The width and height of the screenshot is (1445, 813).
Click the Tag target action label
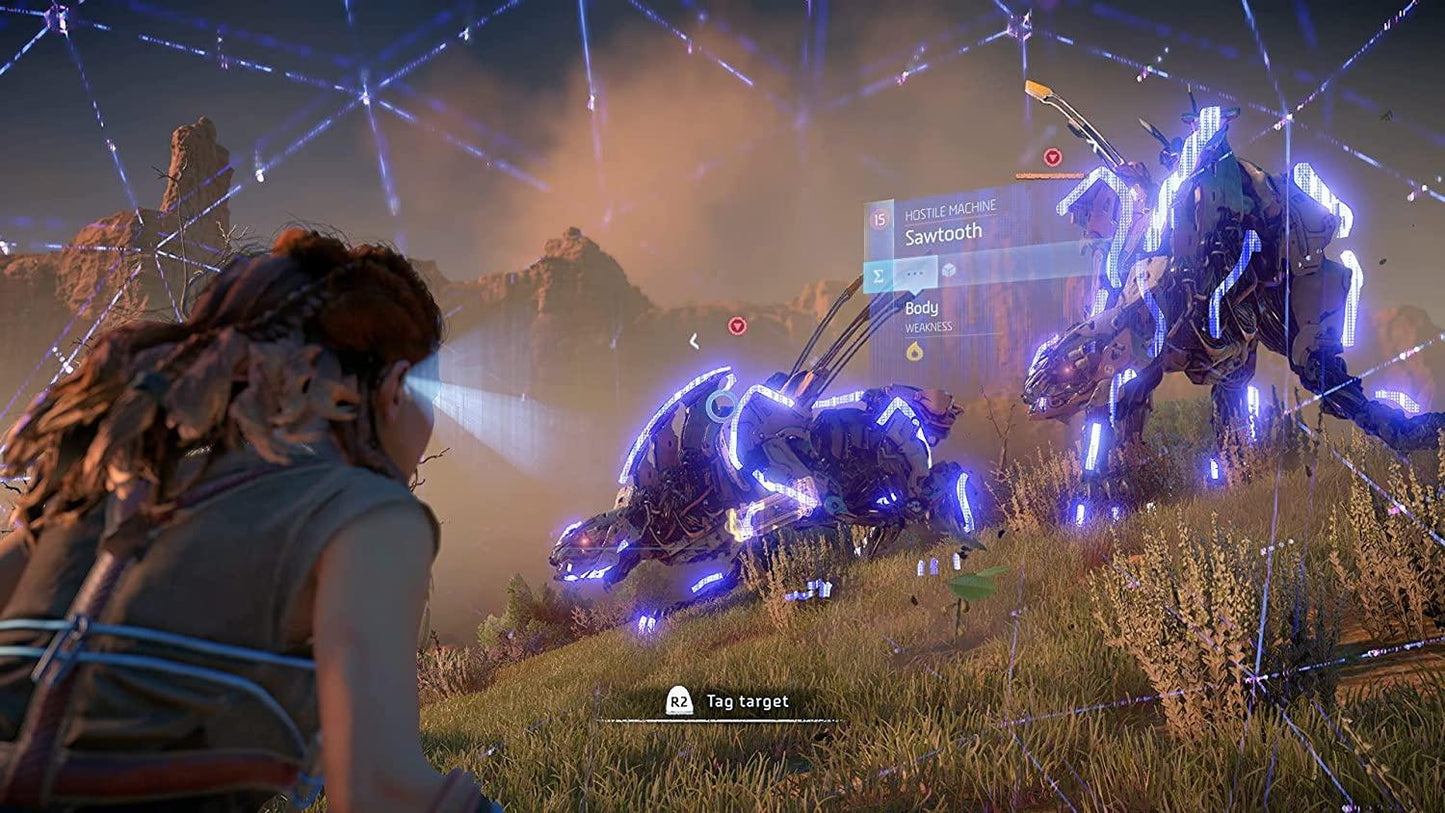pyautogui.click(x=747, y=701)
